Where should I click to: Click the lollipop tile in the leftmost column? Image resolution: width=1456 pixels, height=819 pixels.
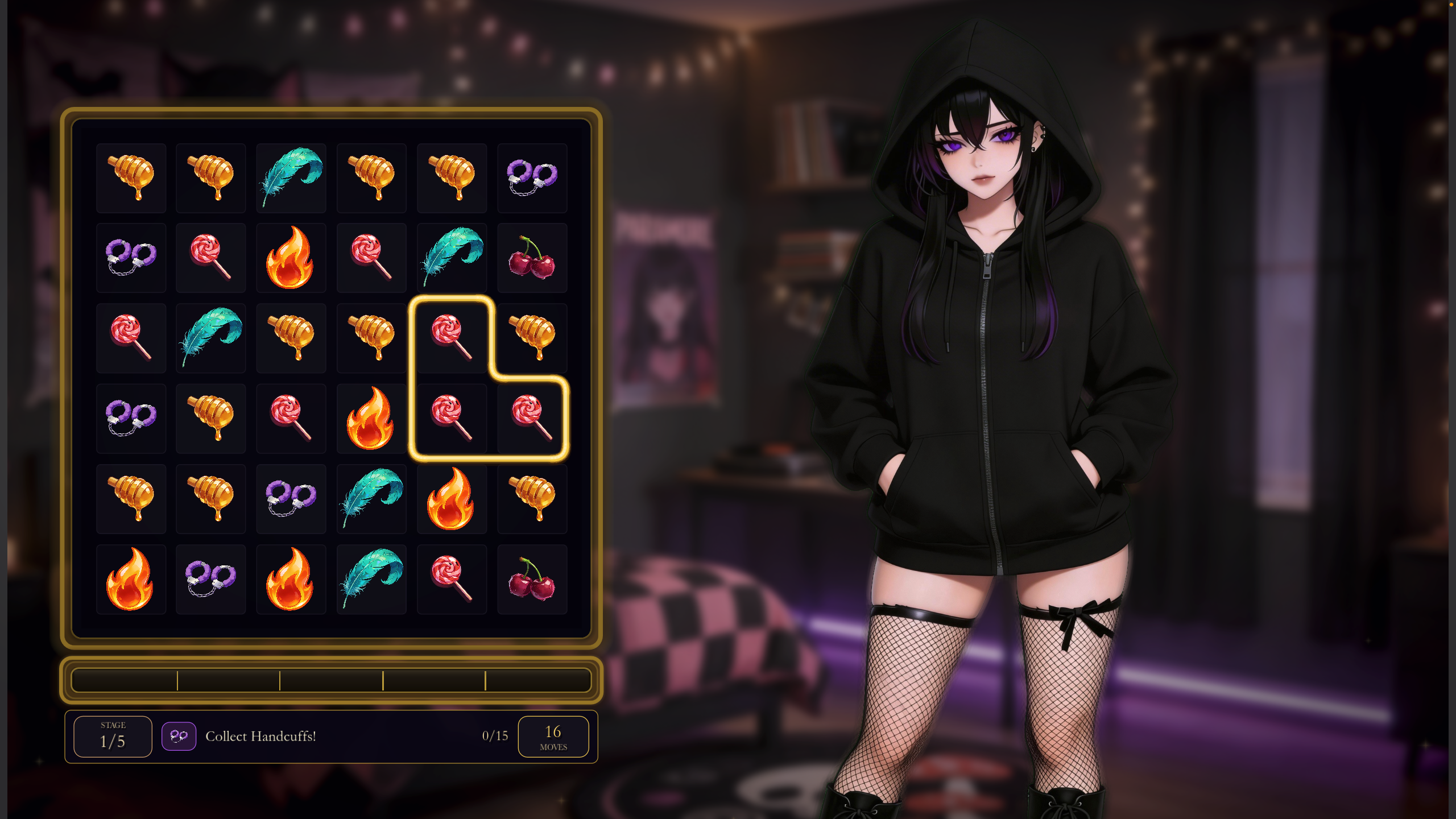131,338
